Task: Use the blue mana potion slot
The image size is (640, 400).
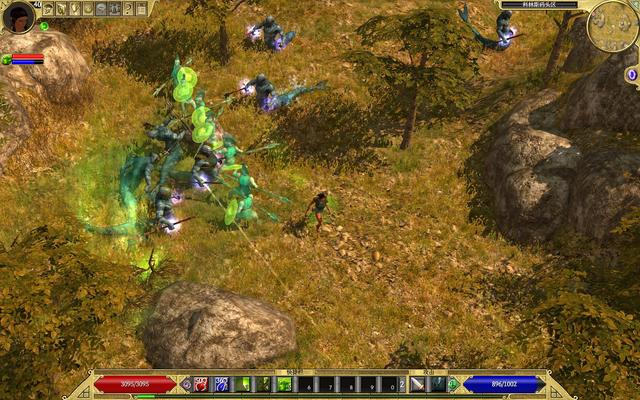Action: click(221, 384)
